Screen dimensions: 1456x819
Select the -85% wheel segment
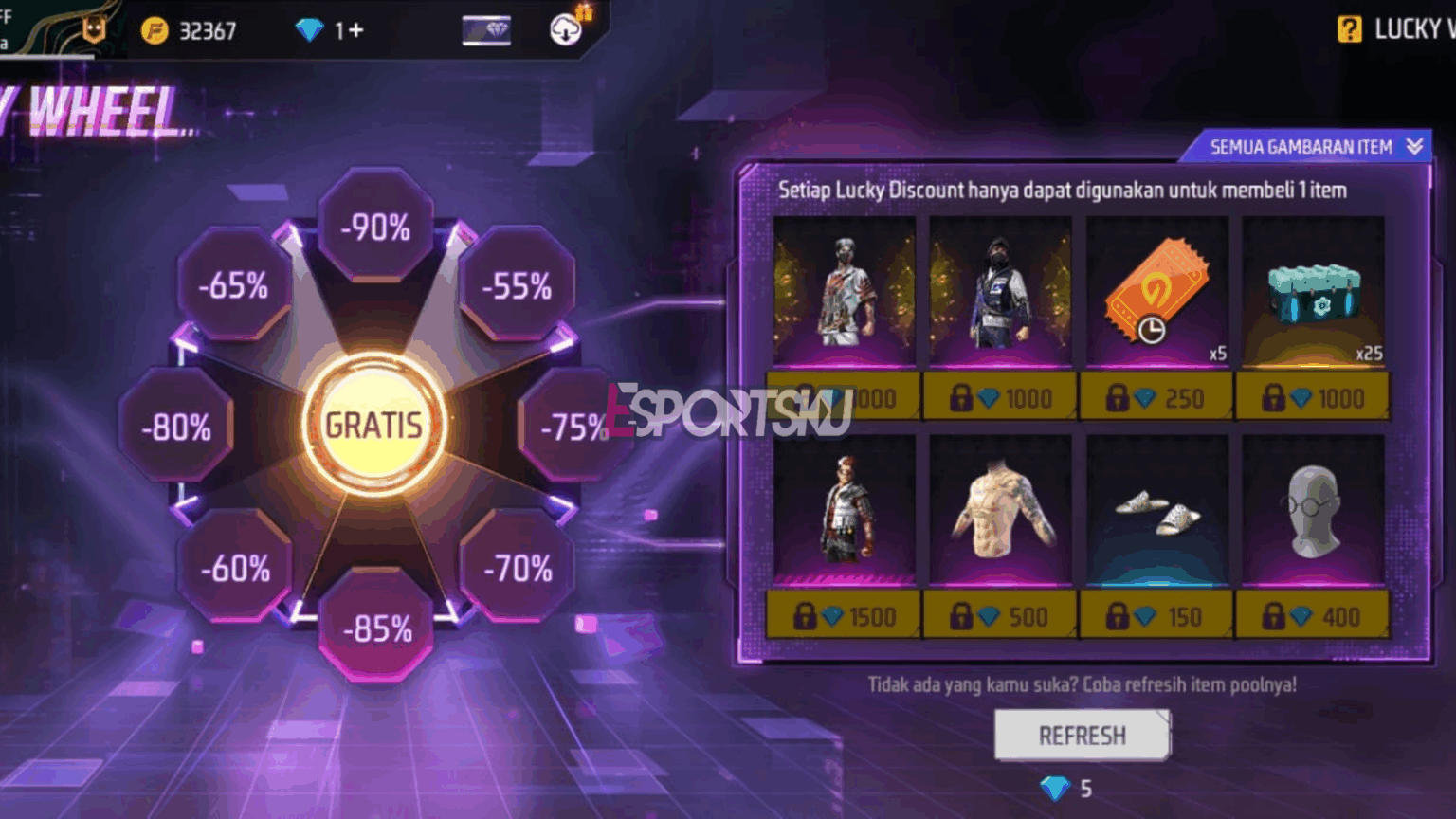tap(374, 626)
